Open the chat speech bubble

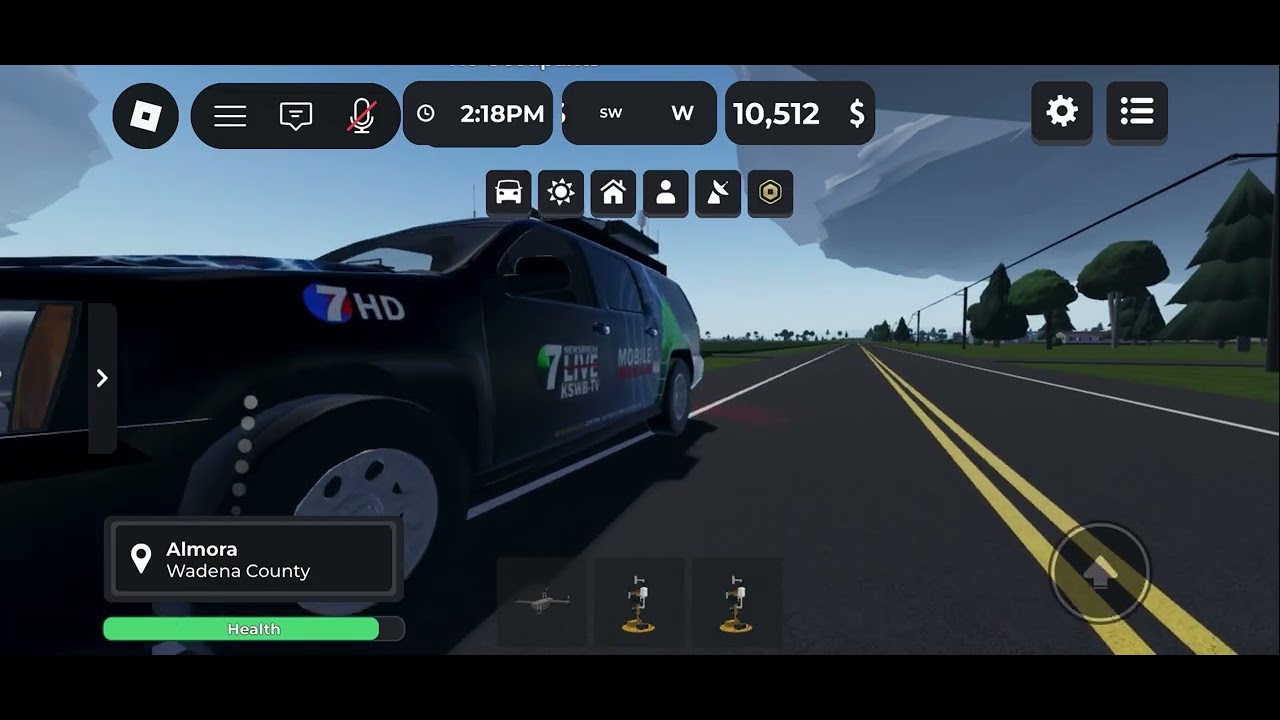296,116
